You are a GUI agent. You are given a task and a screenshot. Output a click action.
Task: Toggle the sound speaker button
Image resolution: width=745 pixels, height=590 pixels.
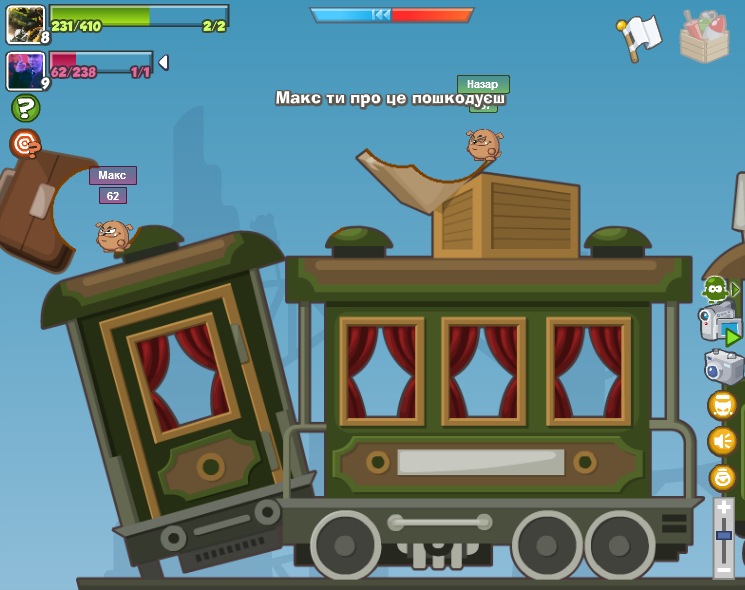click(x=722, y=441)
